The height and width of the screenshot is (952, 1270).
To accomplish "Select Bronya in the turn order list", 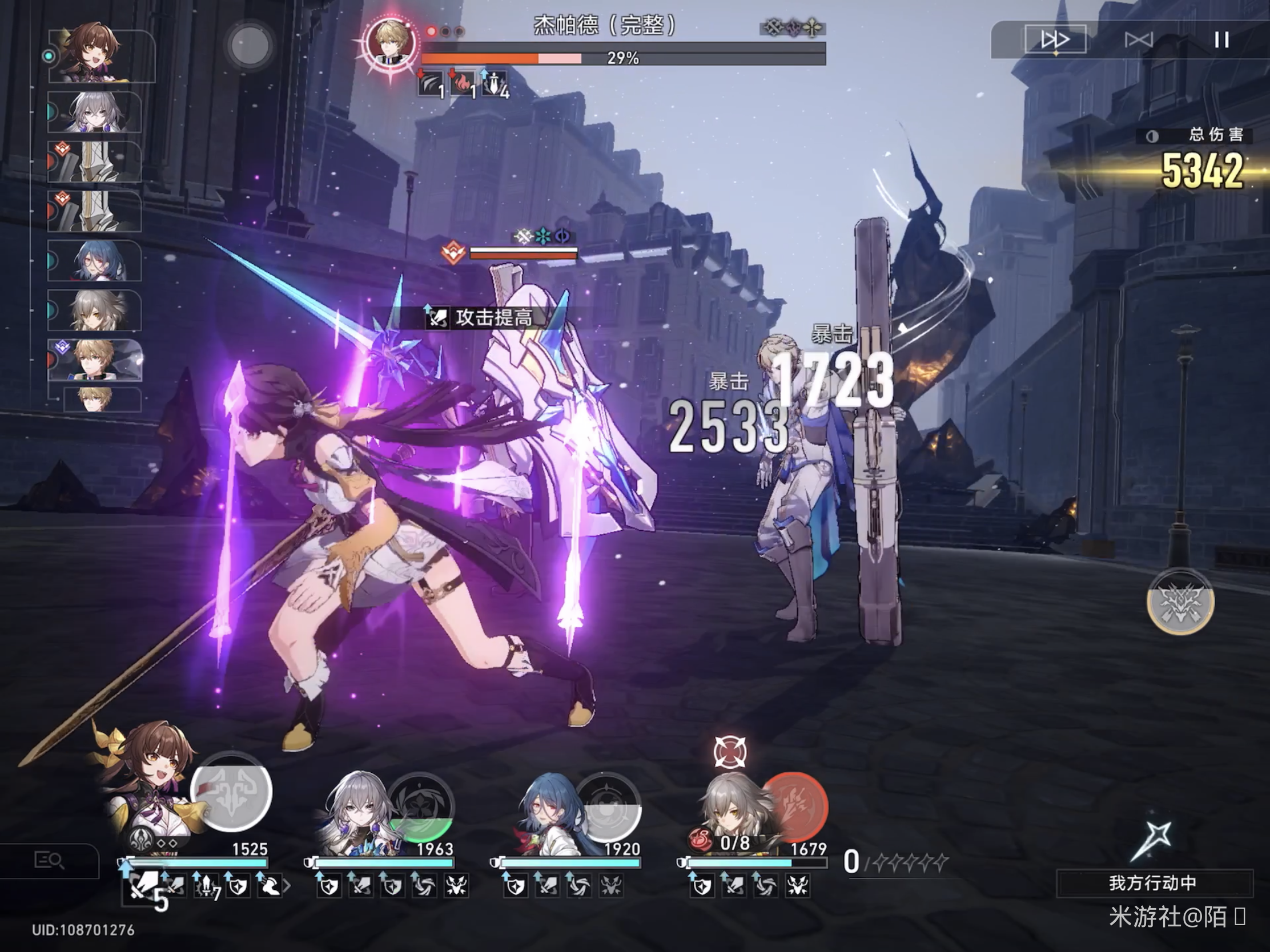I will [95, 112].
